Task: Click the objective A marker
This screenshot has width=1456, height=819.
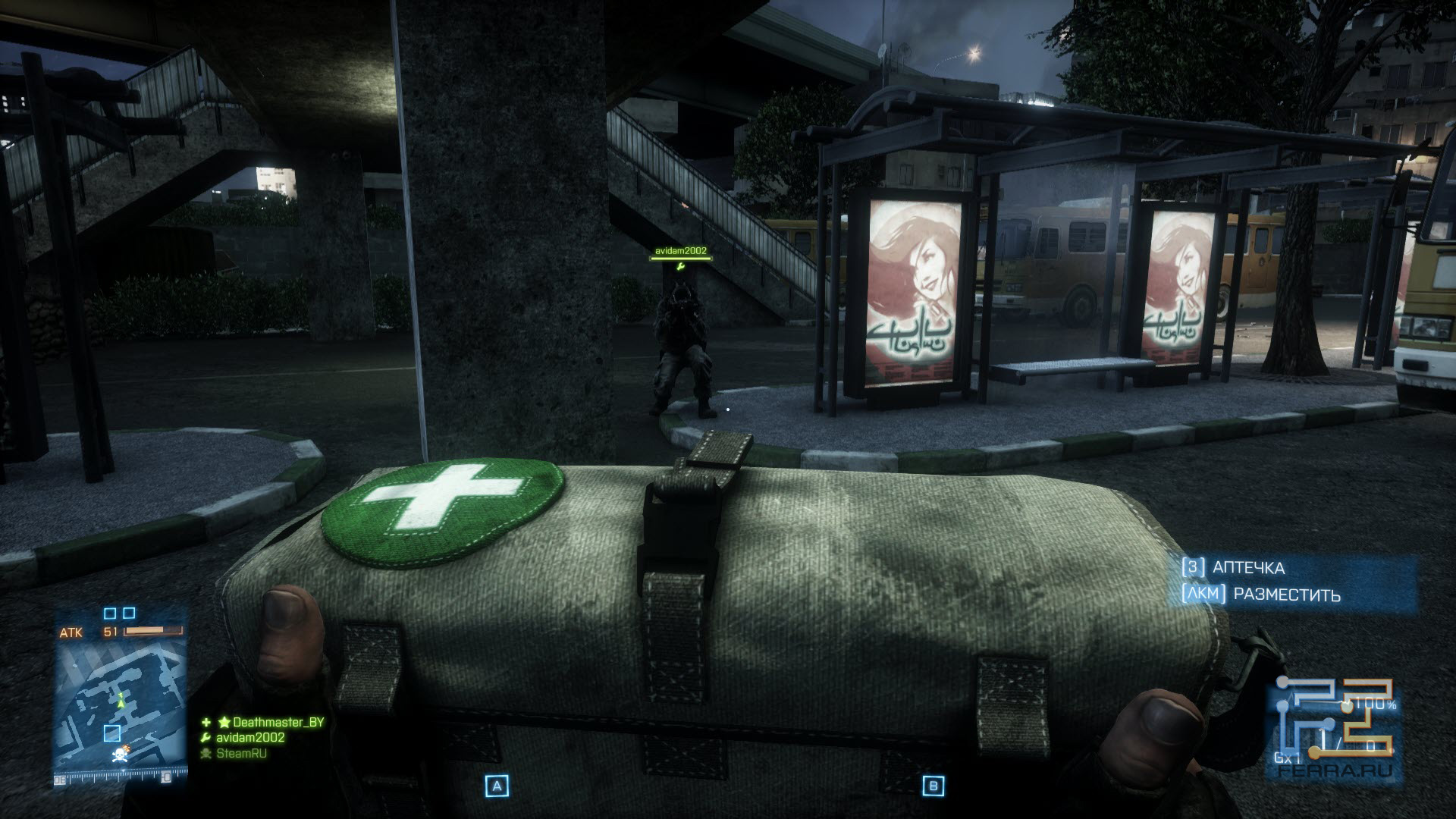Action: pos(497,786)
